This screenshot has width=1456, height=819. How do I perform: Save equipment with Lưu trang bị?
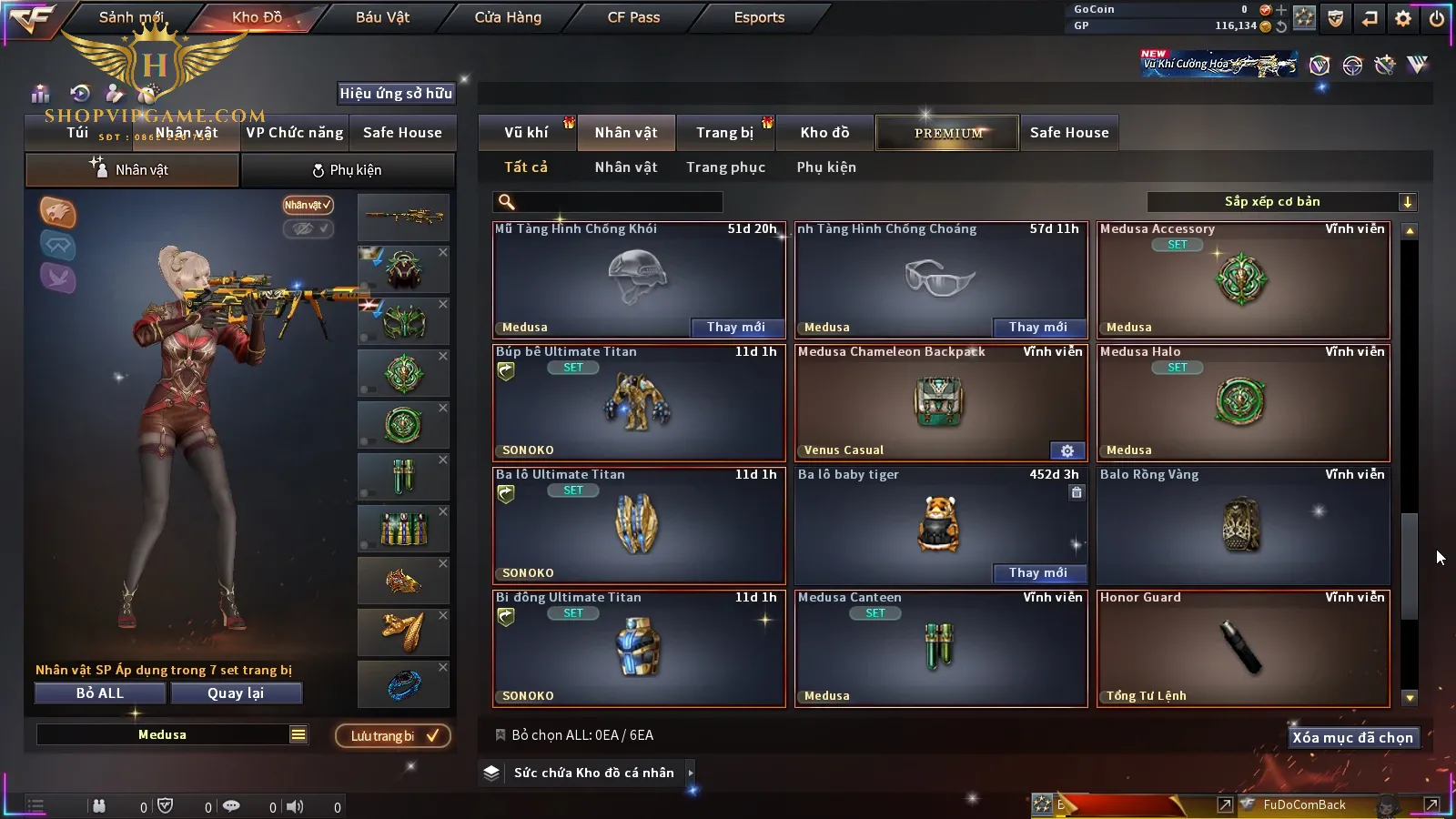393,736
